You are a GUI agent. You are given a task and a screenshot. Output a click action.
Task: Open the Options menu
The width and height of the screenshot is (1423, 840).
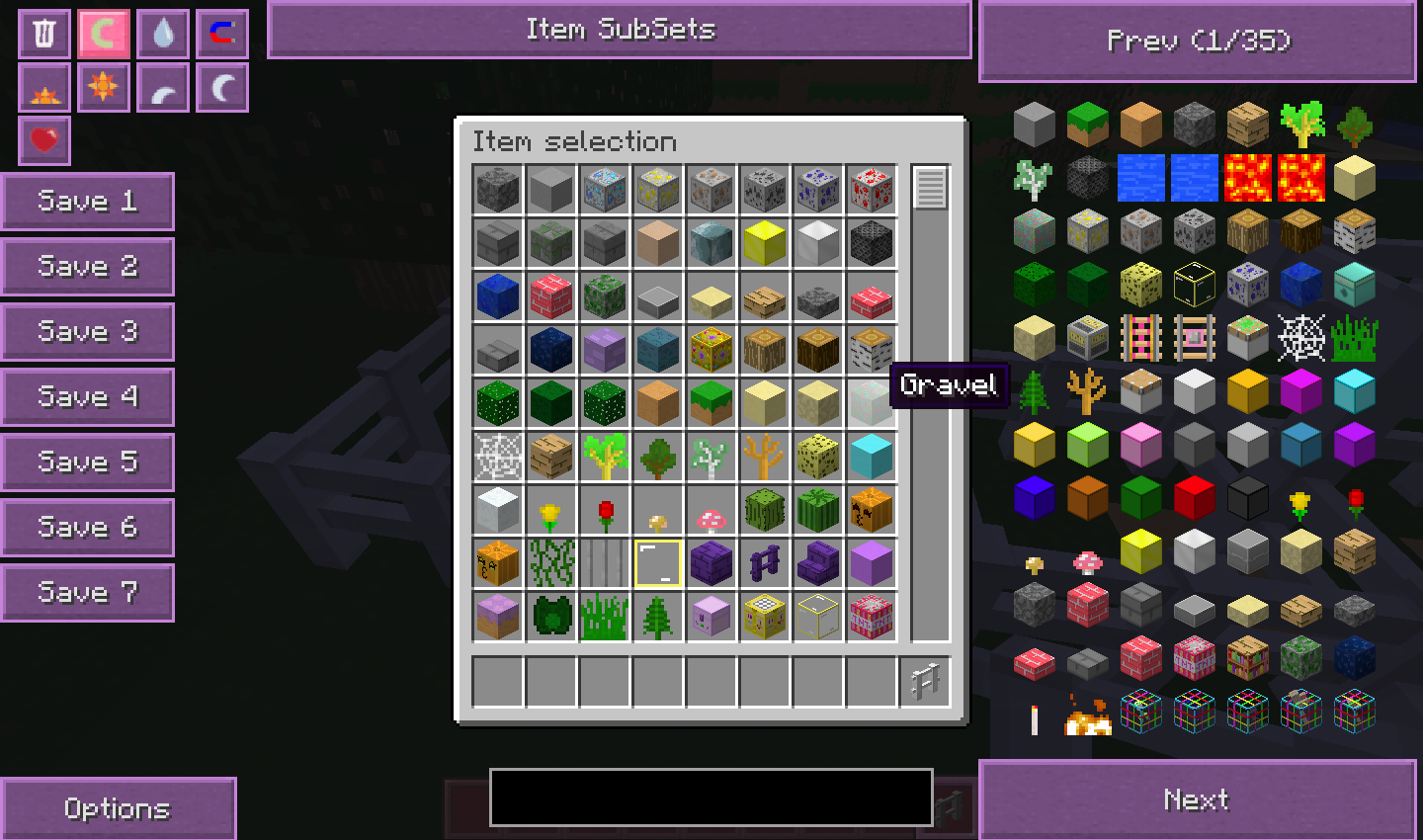(x=119, y=807)
